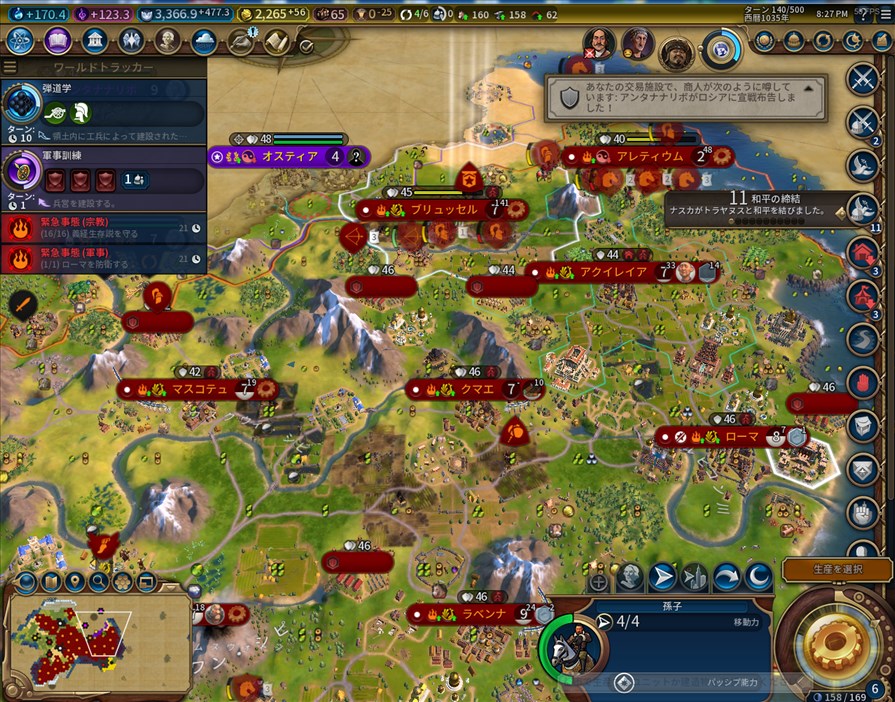Click the large gear end-turn button
This screenshot has height=702, width=895.
click(836, 638)
